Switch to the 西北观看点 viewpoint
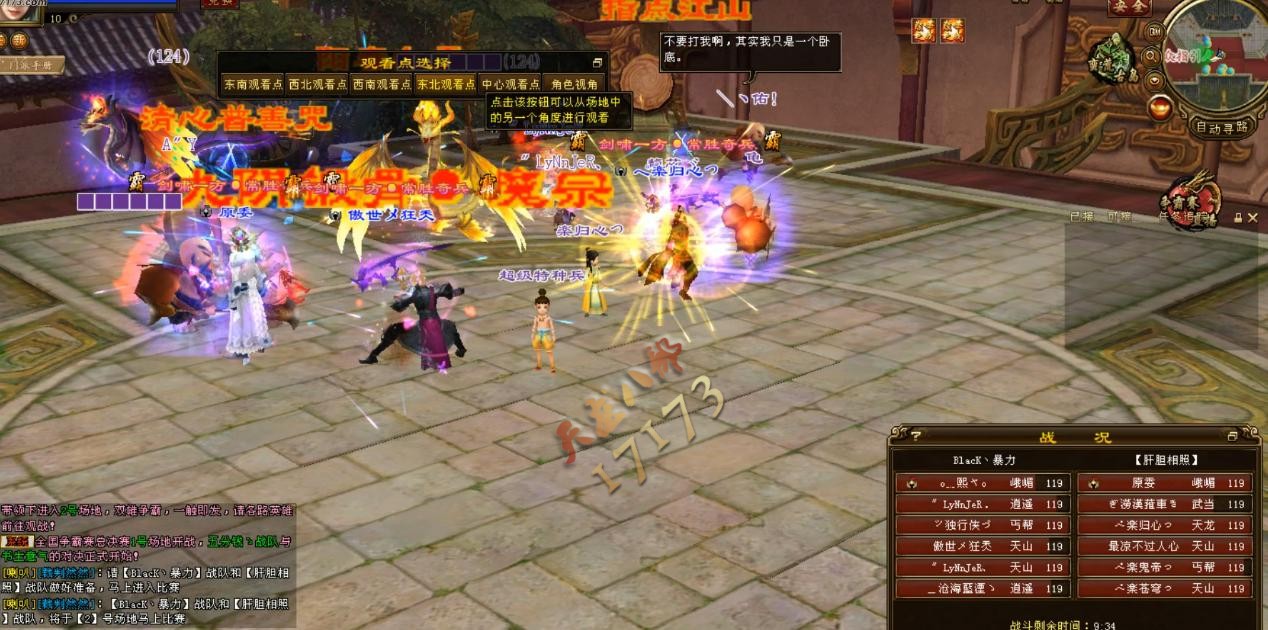Screen dimensions: 1268x630 coord(317,85)
